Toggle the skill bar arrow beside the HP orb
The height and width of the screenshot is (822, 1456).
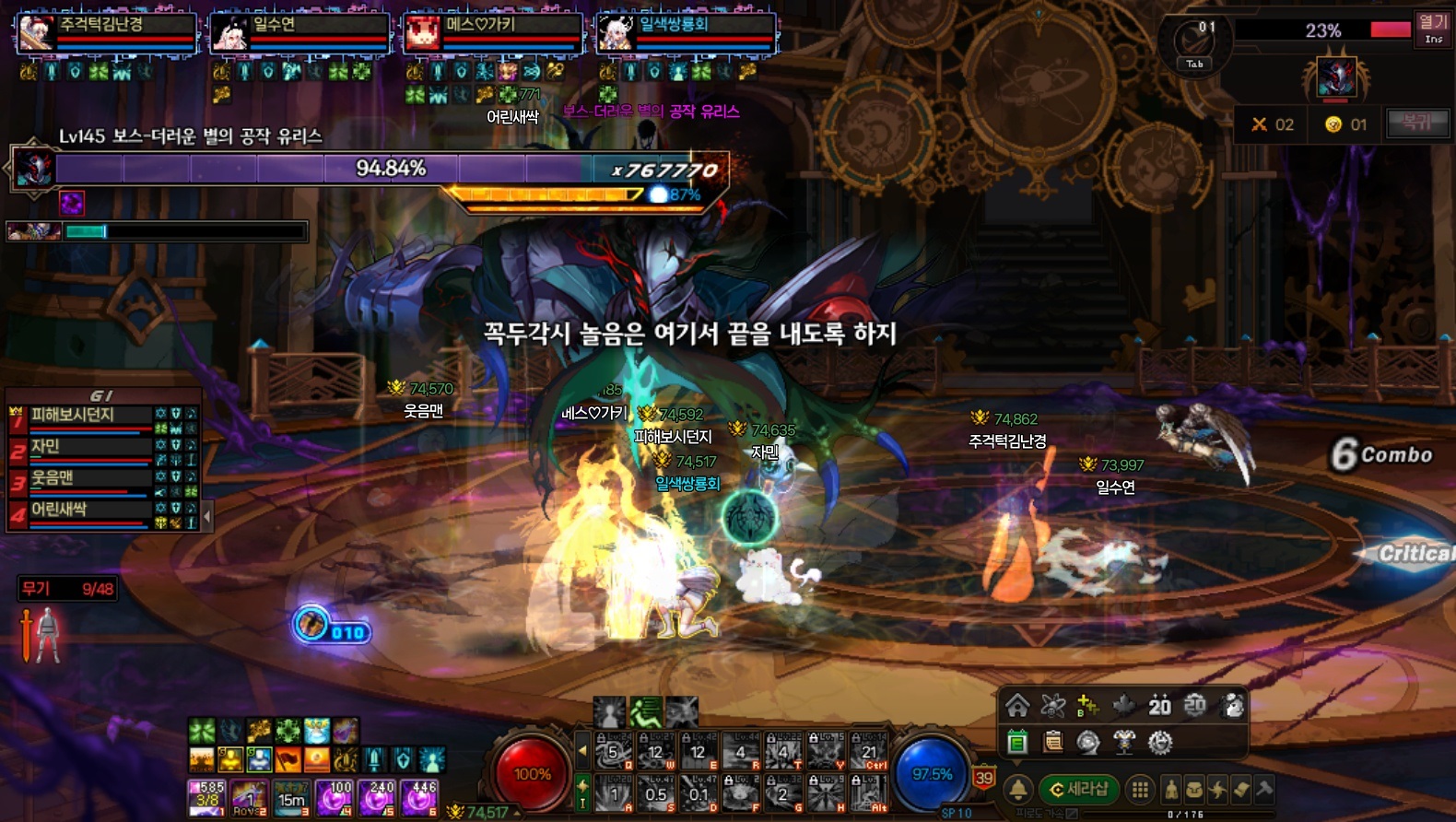582,751
